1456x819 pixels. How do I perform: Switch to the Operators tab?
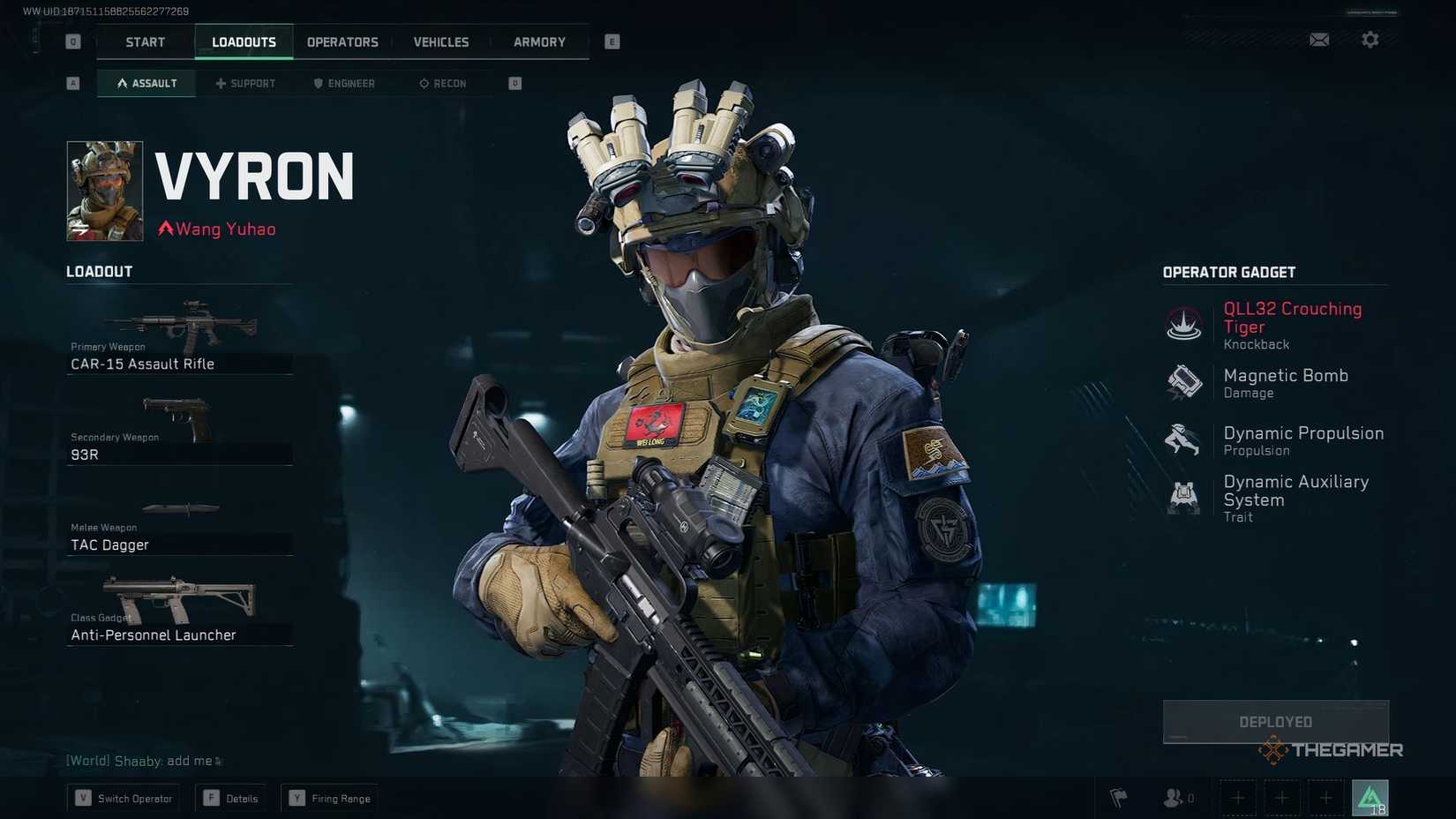342,41
